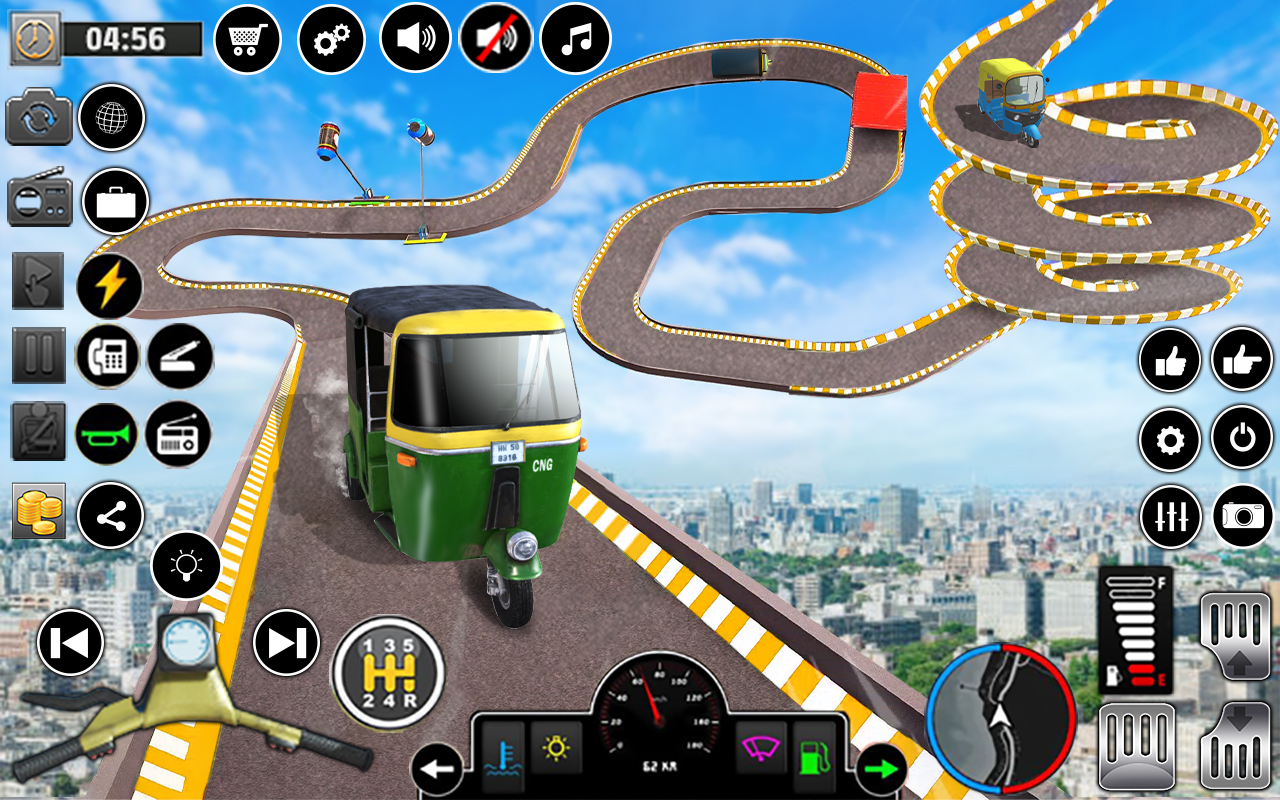Share the game via share icon
Viewport: 1280px width, 800px height.
(109, 515)
